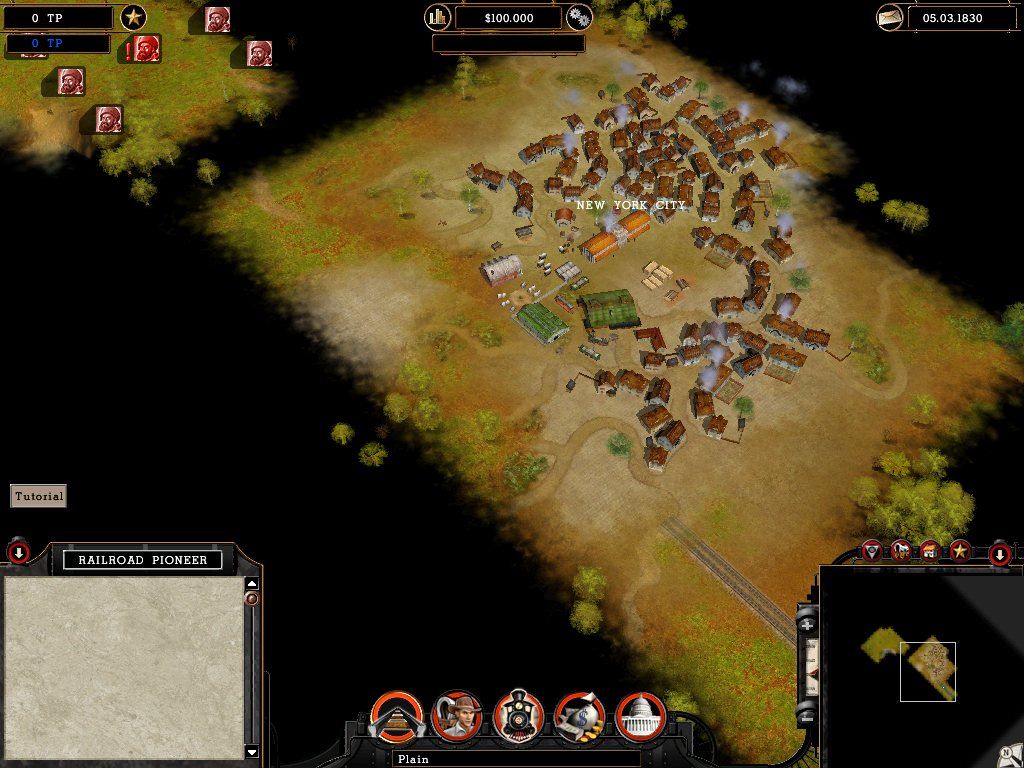Open the money bag finance icon

click(x=580, y=715)
